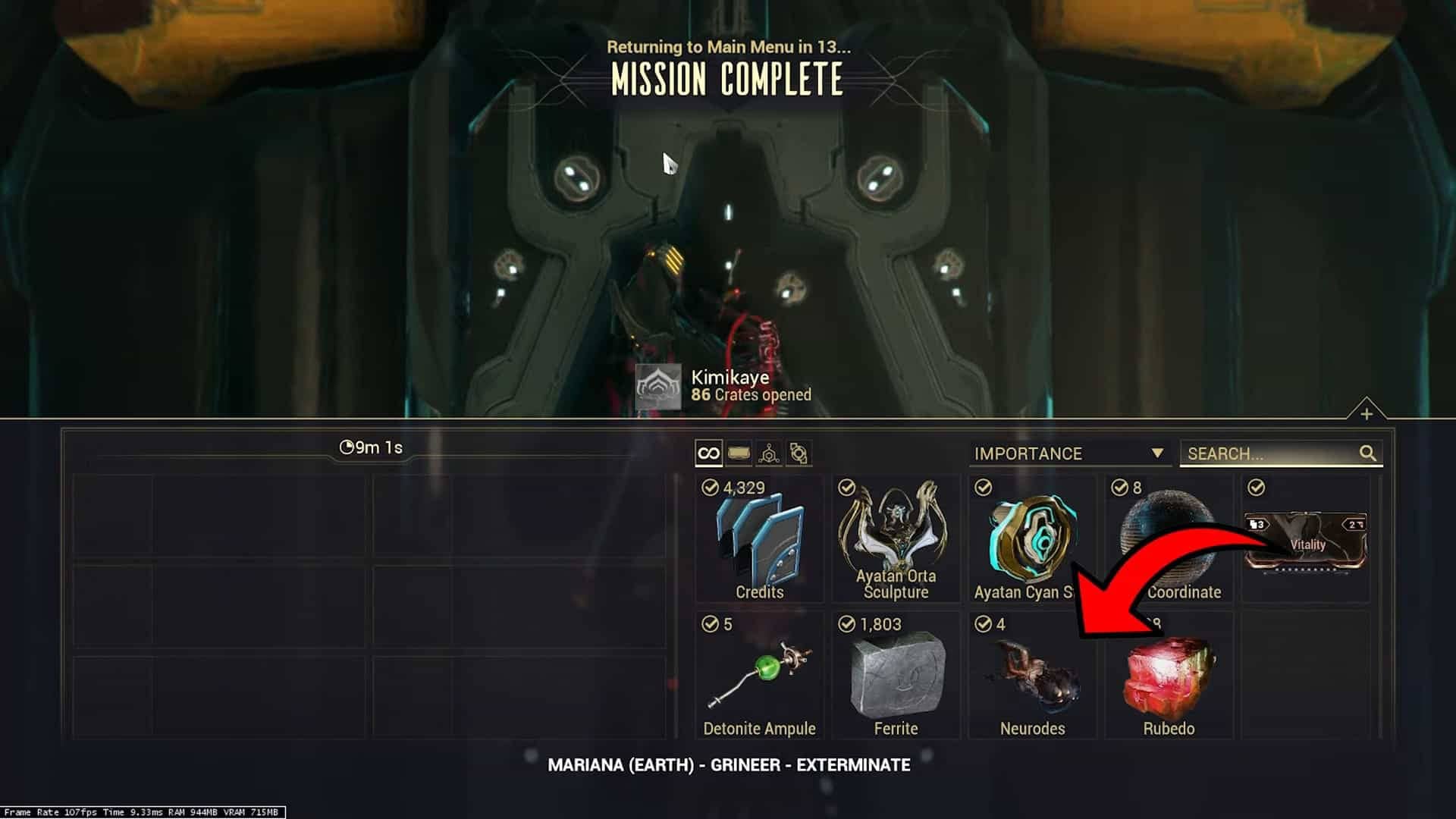Image resolution: width=1456 pixels, height=819 pixels.
Task: Click the magnifying glass search icon
Action: coord(1367,453)
